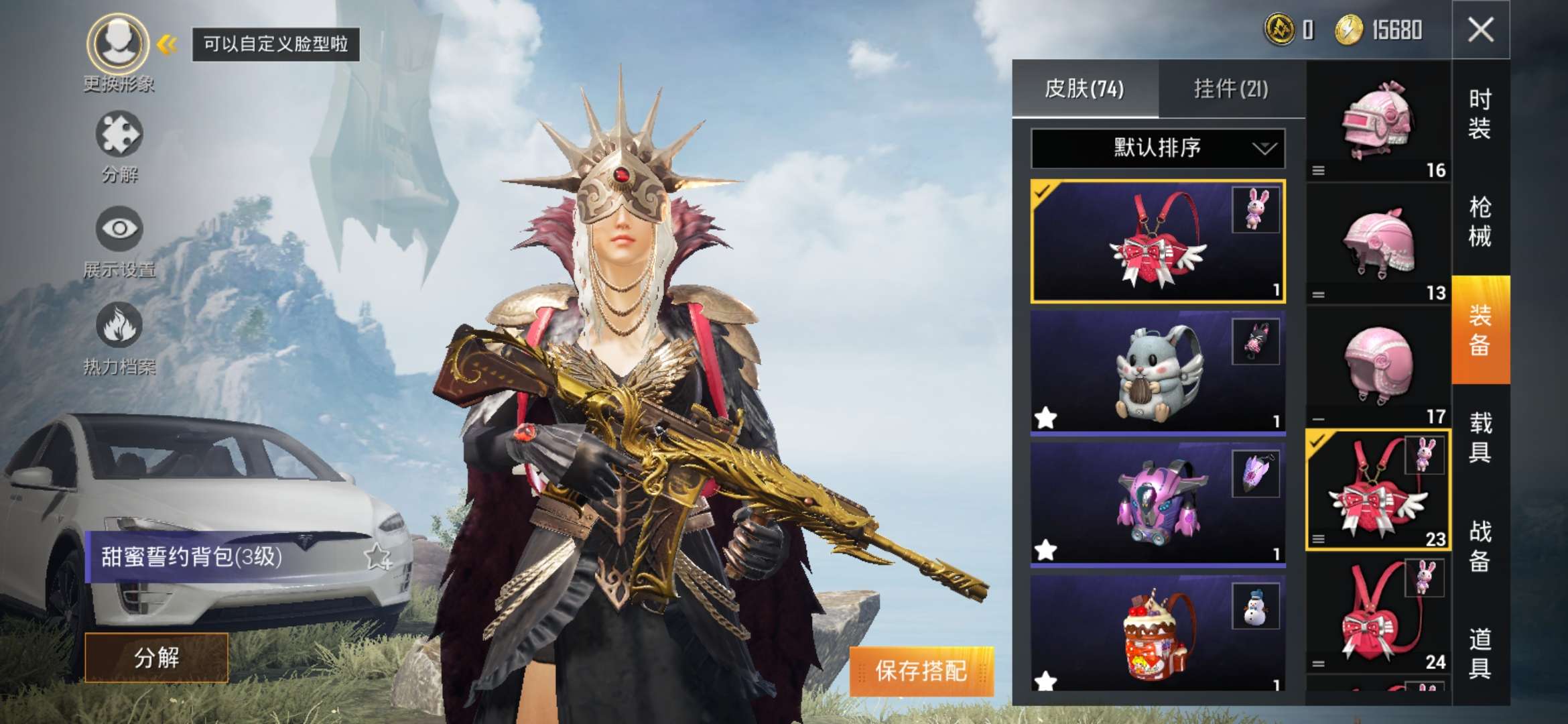Go to the 载具 vehicles category

click(x=1480, y=438)
